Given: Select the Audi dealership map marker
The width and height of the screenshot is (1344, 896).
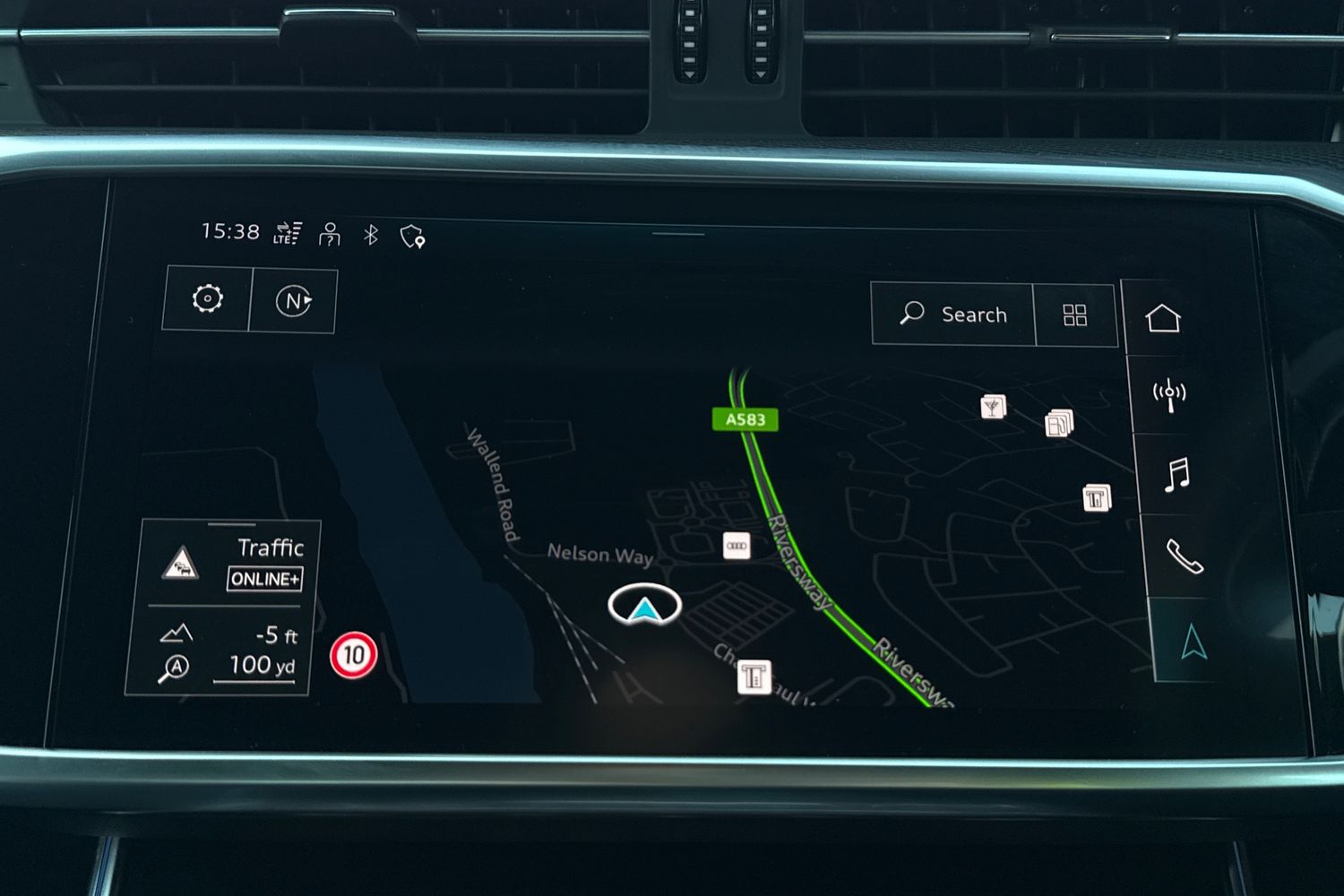Looking at the screenshot, I should 737,545.
